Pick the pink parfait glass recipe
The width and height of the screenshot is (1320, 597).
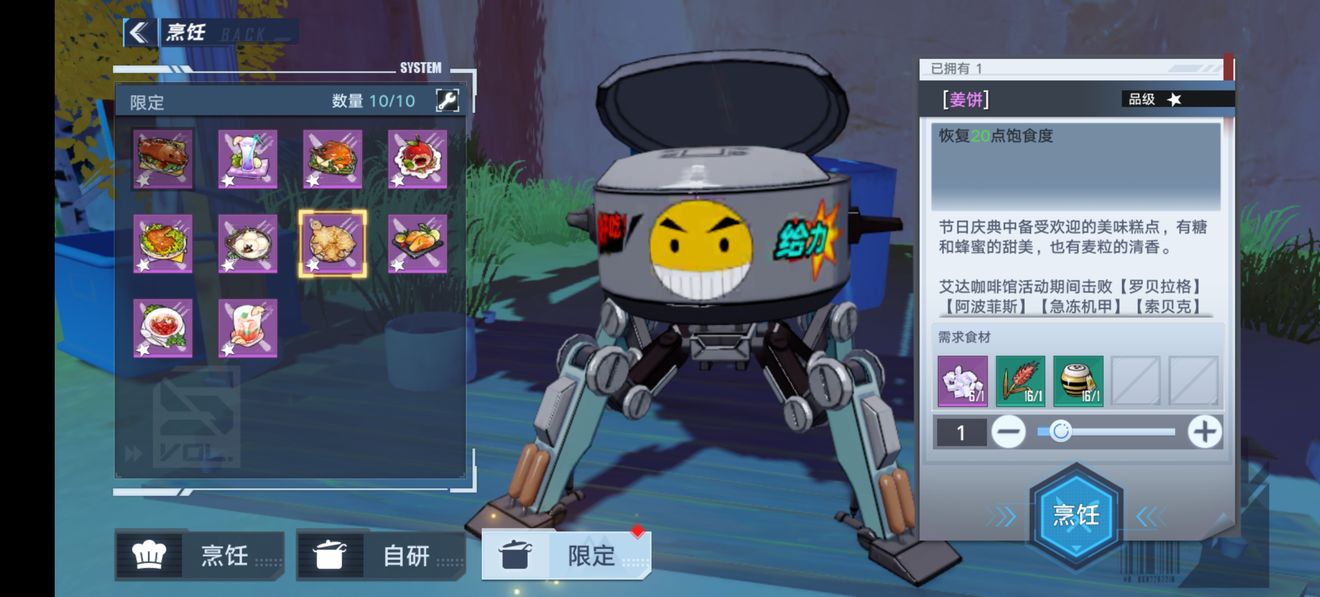tap(248, 328)
